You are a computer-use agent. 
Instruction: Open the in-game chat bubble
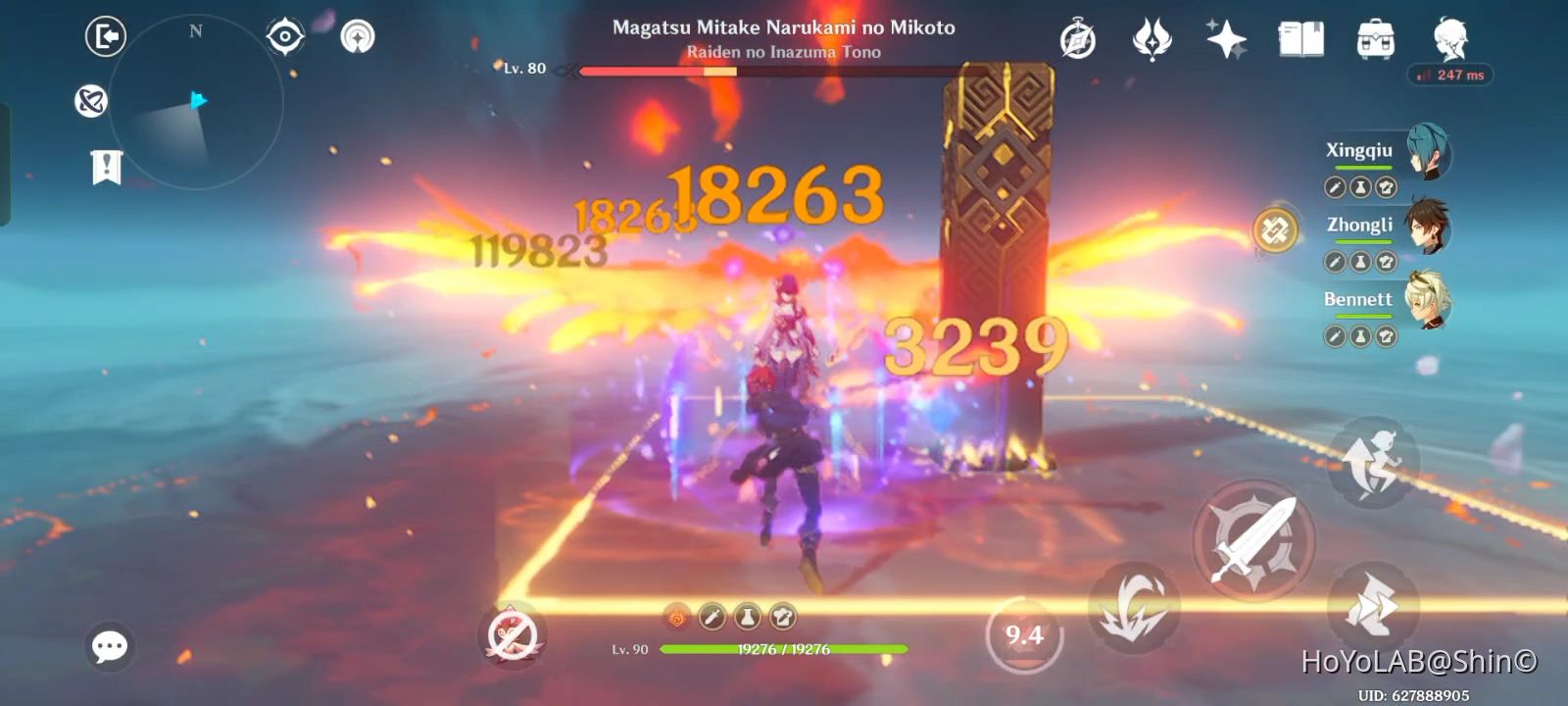(x=109, y=645)
